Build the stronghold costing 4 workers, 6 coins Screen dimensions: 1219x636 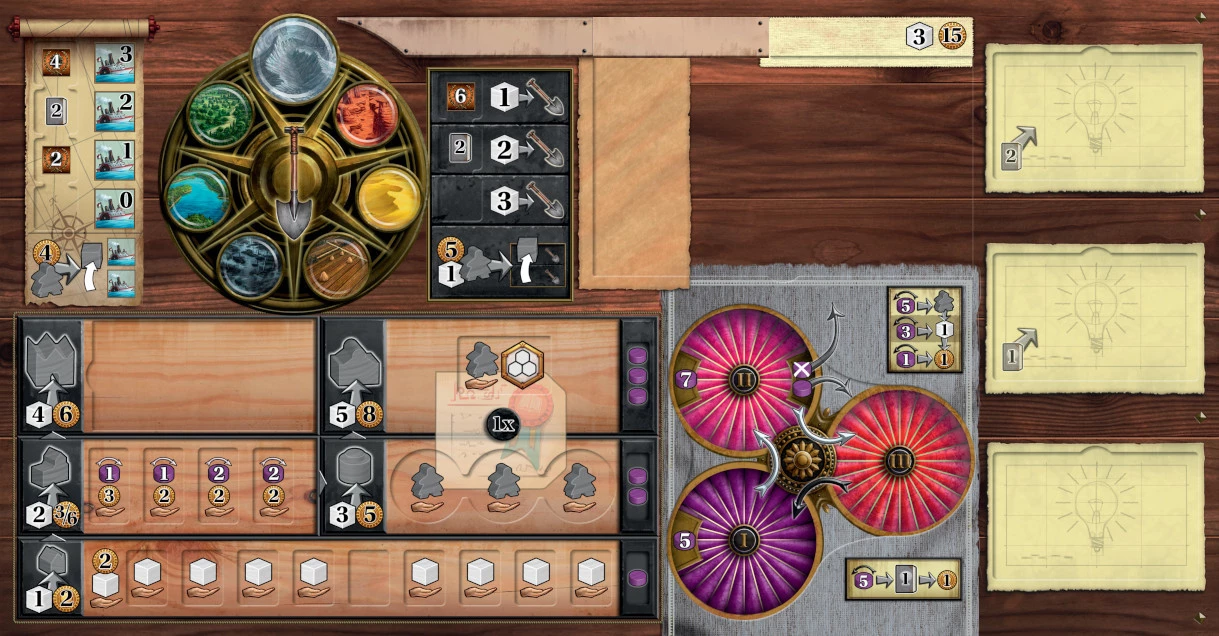pos(49,376)
